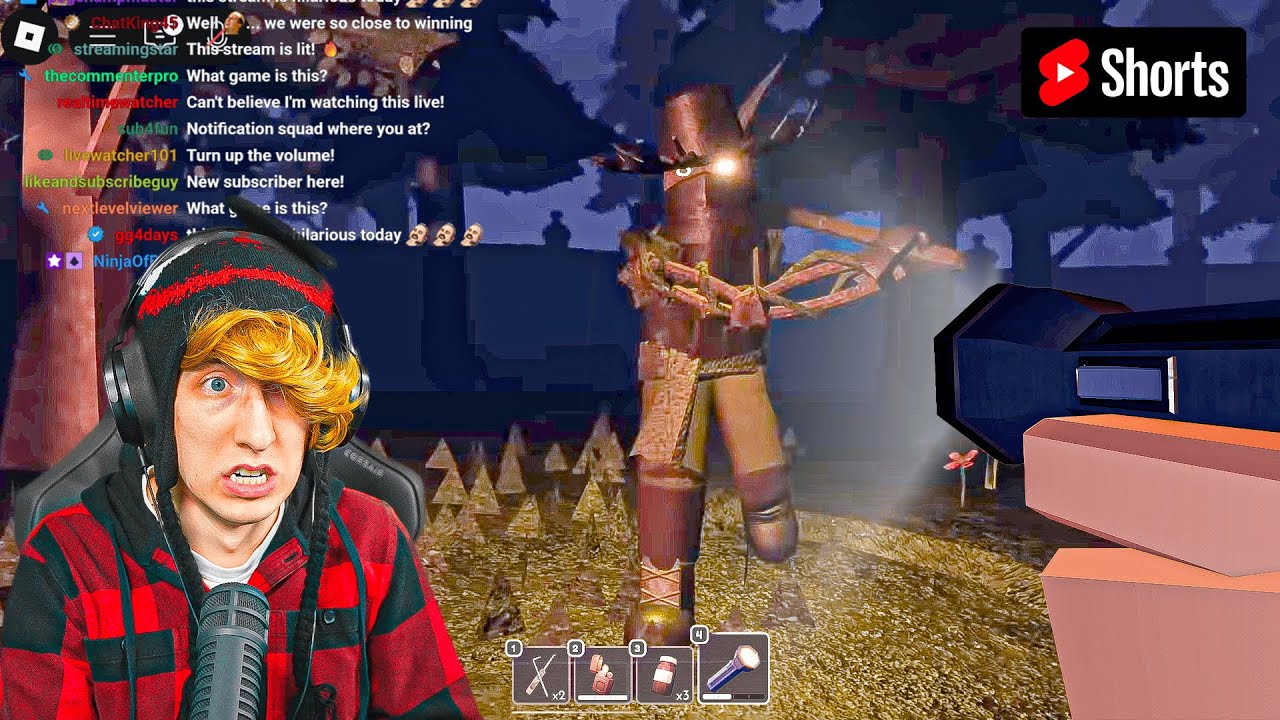The image size is (1280, 720).
Task: Select the flashlight in slot 4
Action: [732, 668]
